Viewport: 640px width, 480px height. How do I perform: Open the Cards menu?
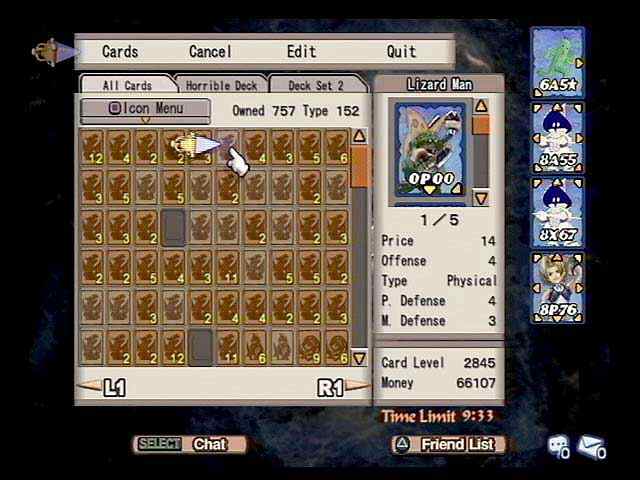(120, 51)
